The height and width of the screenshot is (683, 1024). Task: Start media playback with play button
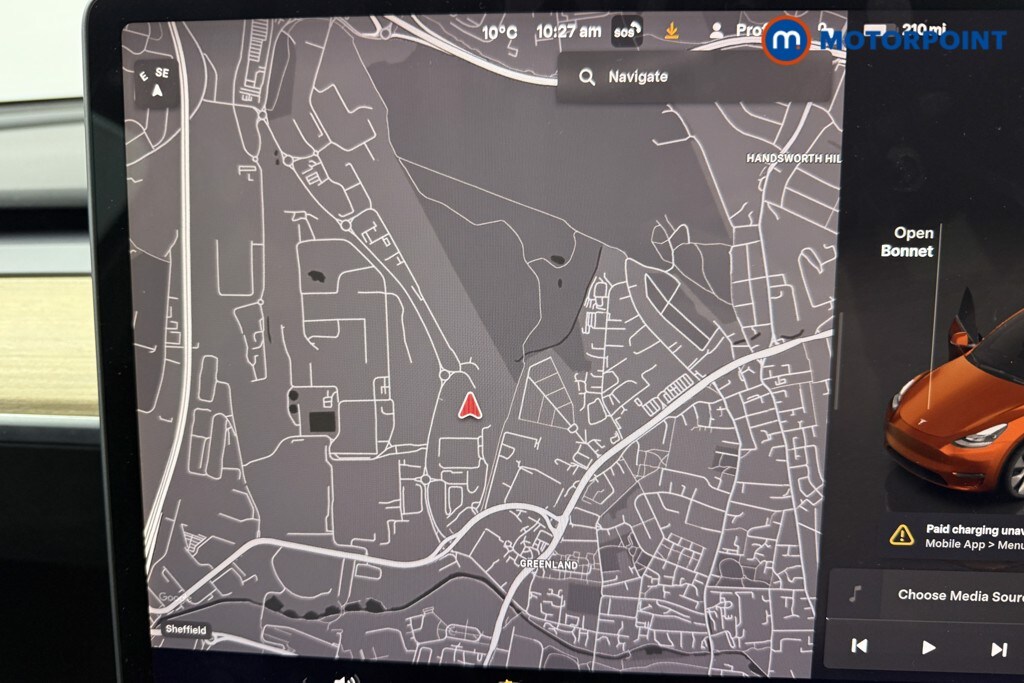point(928,648)
